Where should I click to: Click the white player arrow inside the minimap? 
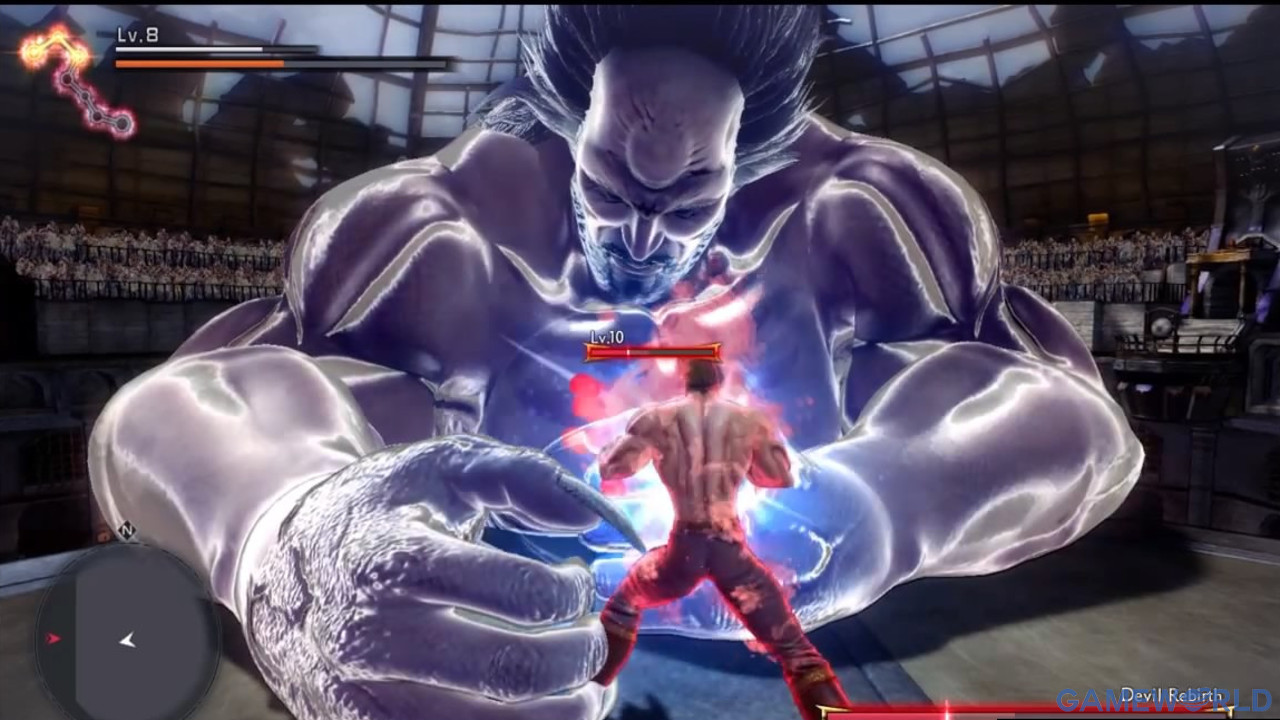click(x=128, y=640)
